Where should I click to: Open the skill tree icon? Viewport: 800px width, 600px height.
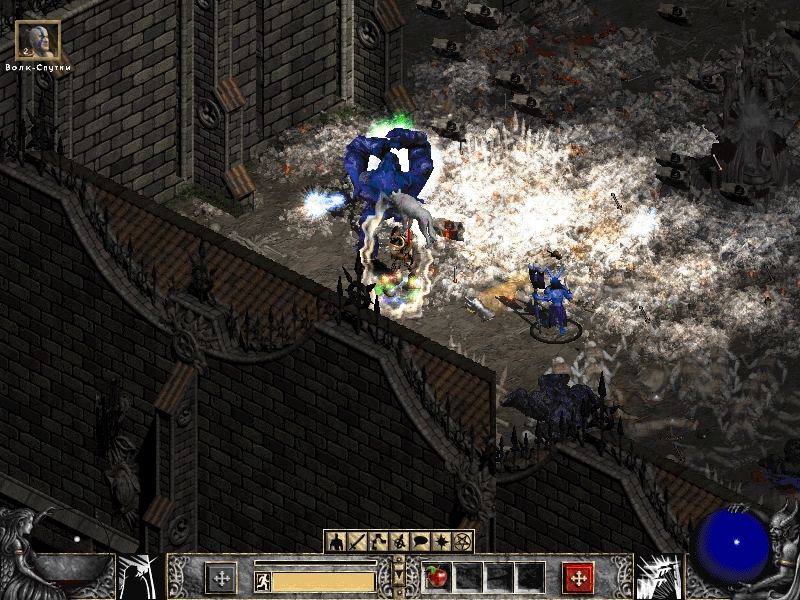380,541
